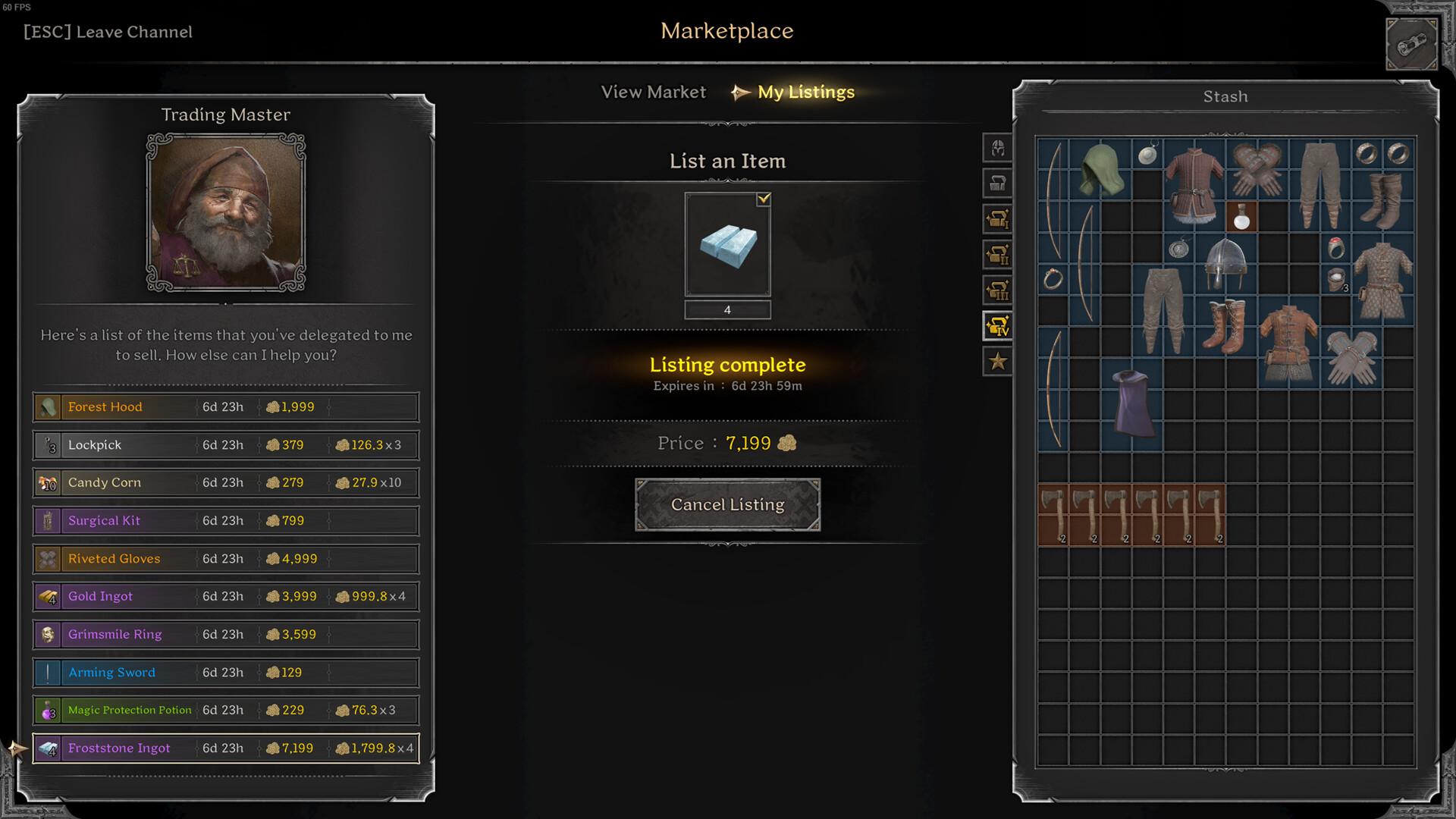Expand the Surgical Kit listing row
Viewport: 1456px width, 819px height.
(x=224, y=520)
